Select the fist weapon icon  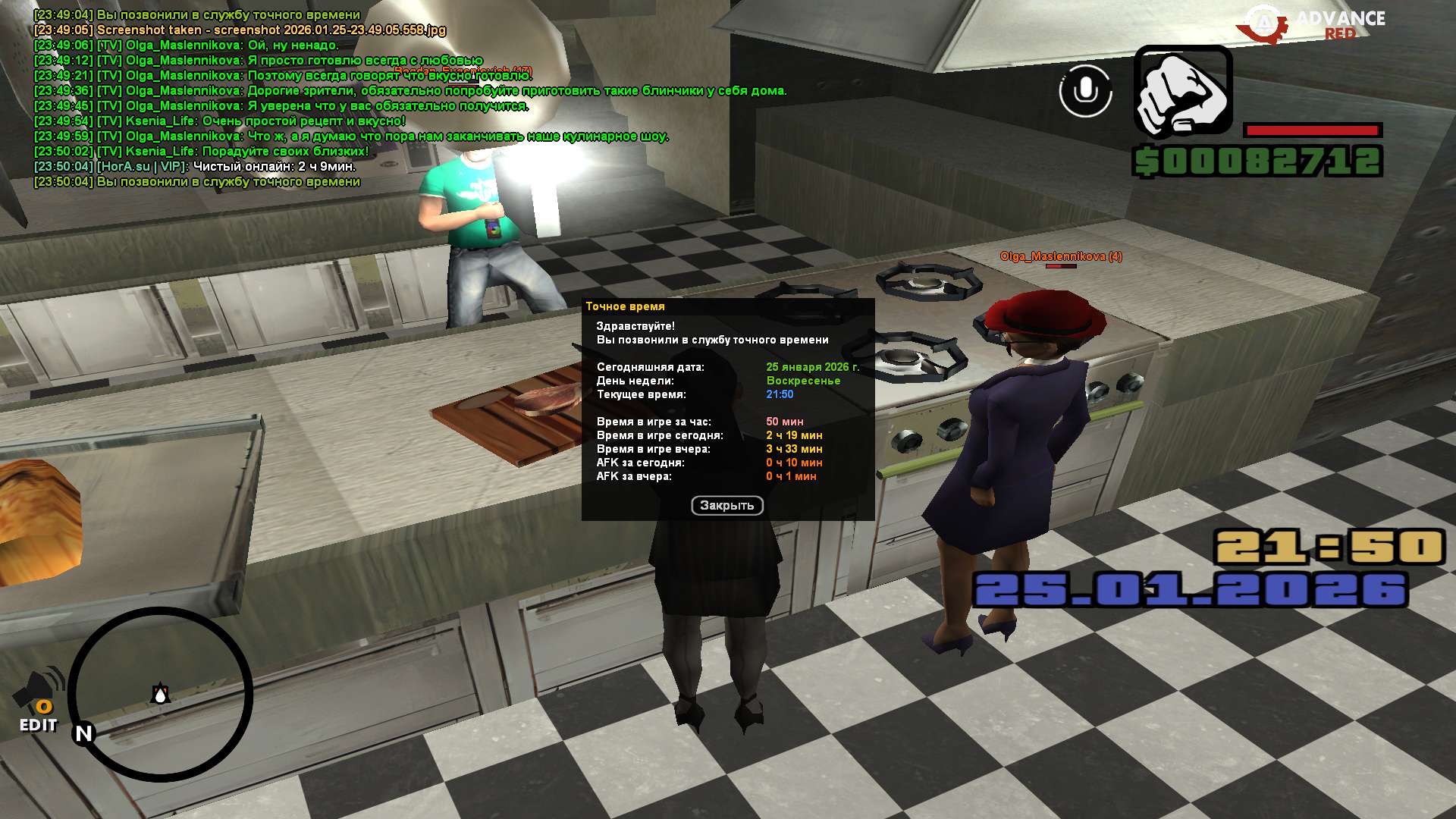(x=1182, y=93)
